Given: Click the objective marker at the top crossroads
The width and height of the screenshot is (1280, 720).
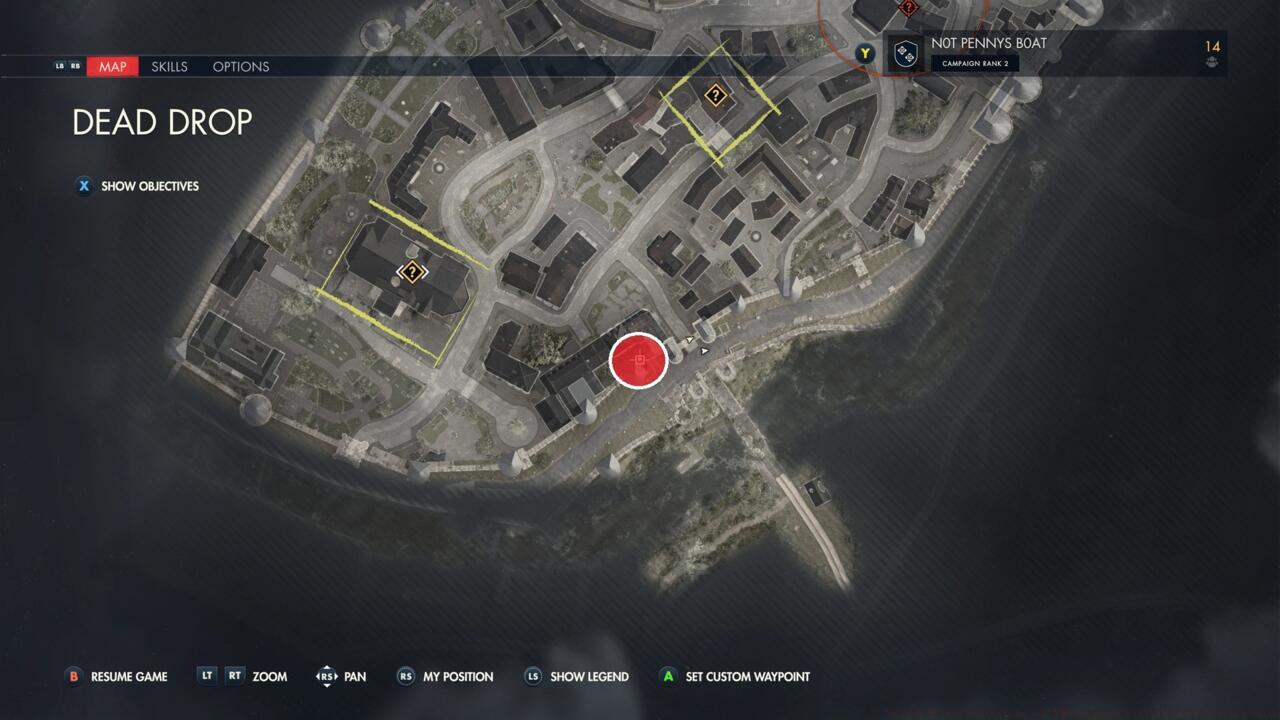Looking at the screenshot, I should pyautogui.click(x=716, y=96).
